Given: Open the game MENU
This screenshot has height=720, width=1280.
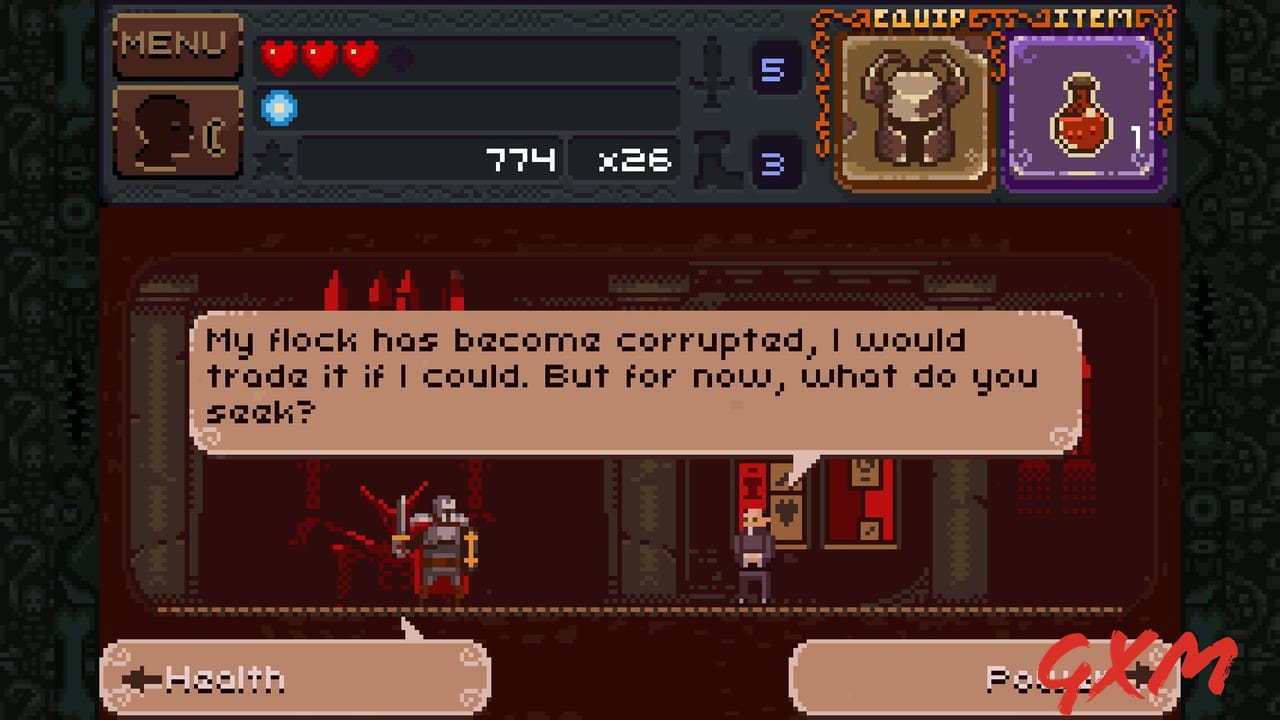Looking at the screenshot, I should [177, 45].
